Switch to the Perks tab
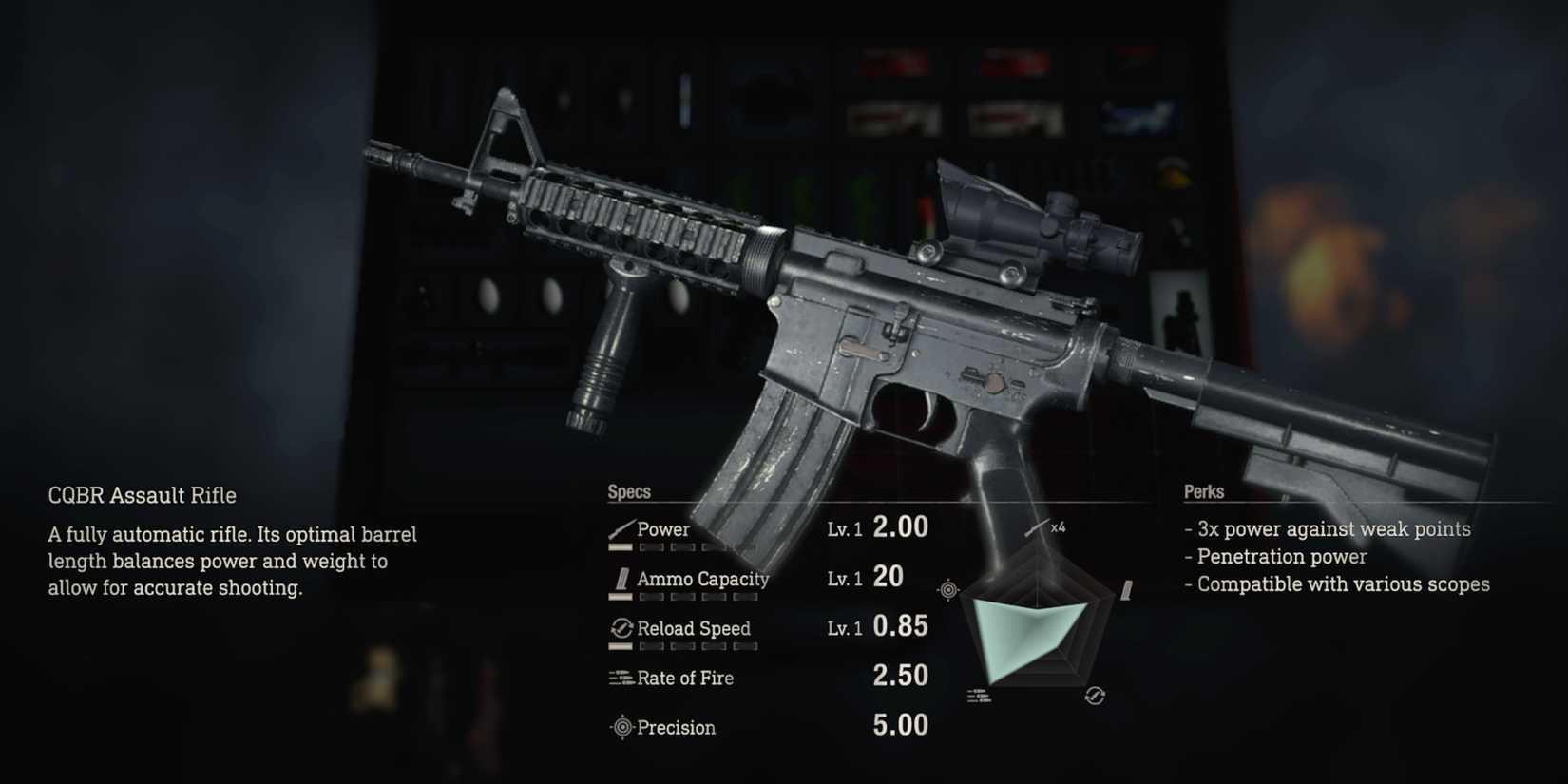The height and width of the screenshot is (784, 1568). click(x=1203, y=492)
